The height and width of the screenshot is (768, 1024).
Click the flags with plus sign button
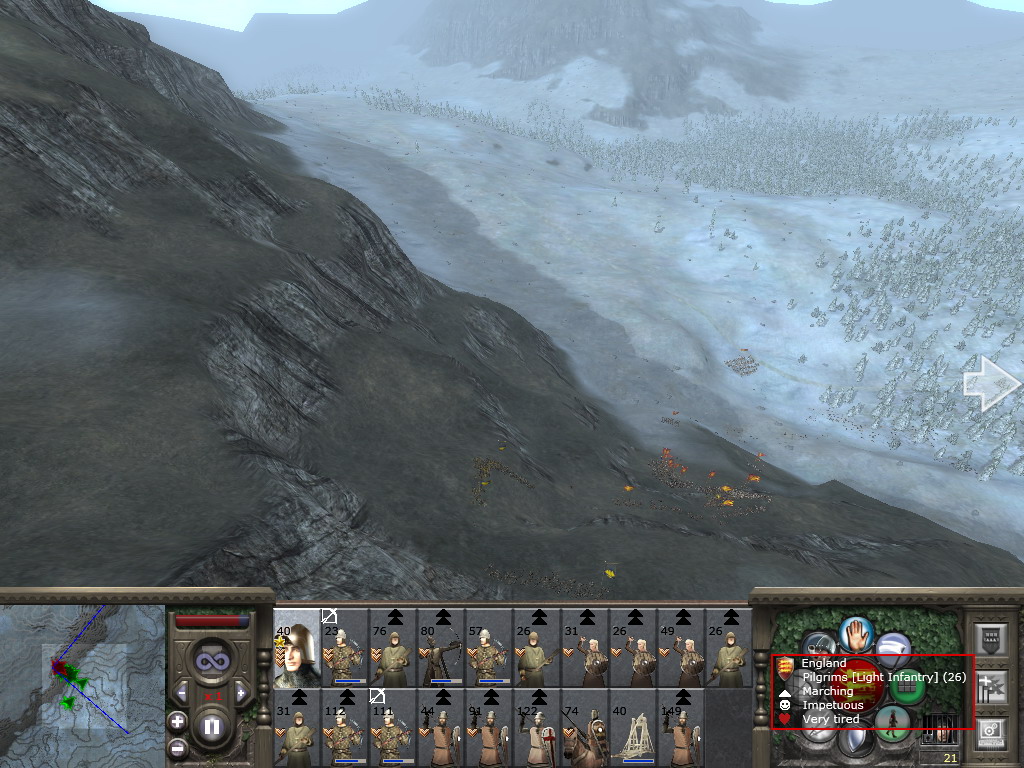pos(990,686)
